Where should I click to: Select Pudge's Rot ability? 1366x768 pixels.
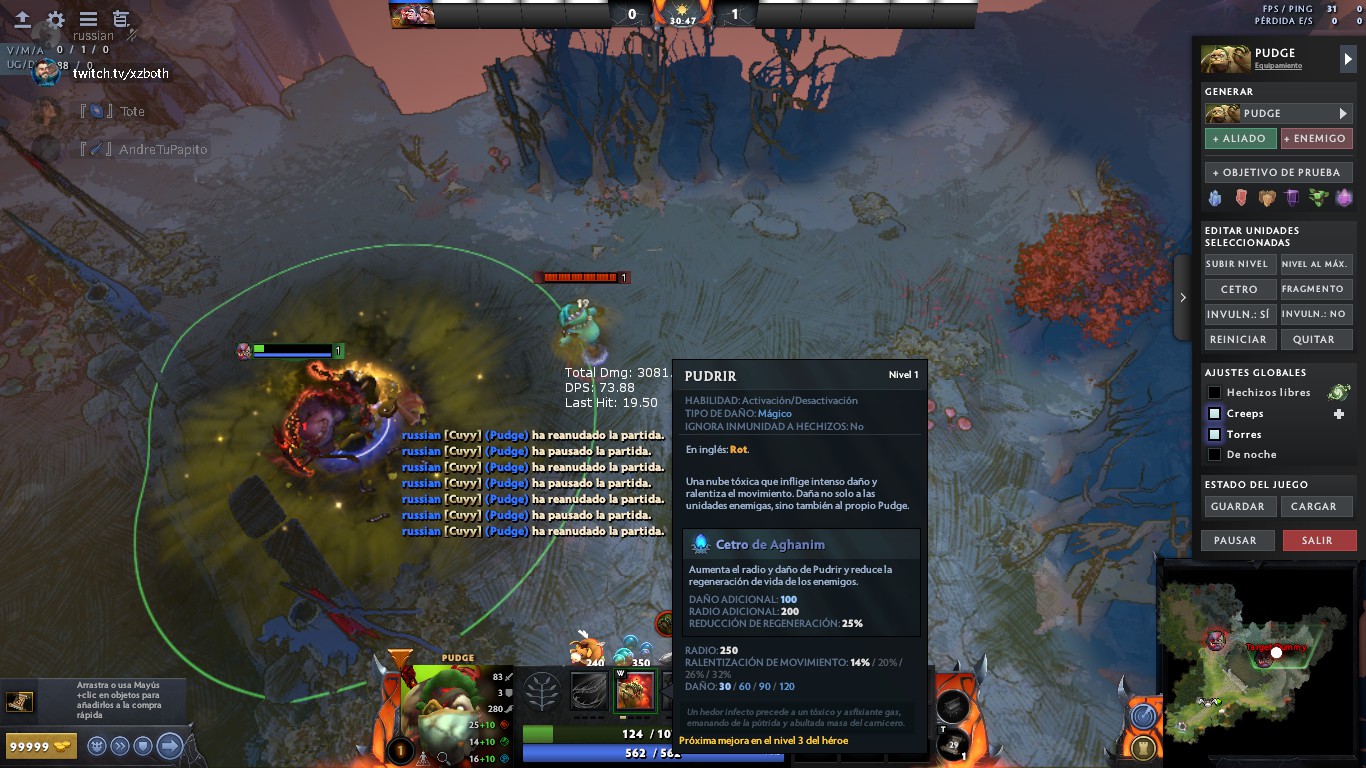click(x=636, y=691)
